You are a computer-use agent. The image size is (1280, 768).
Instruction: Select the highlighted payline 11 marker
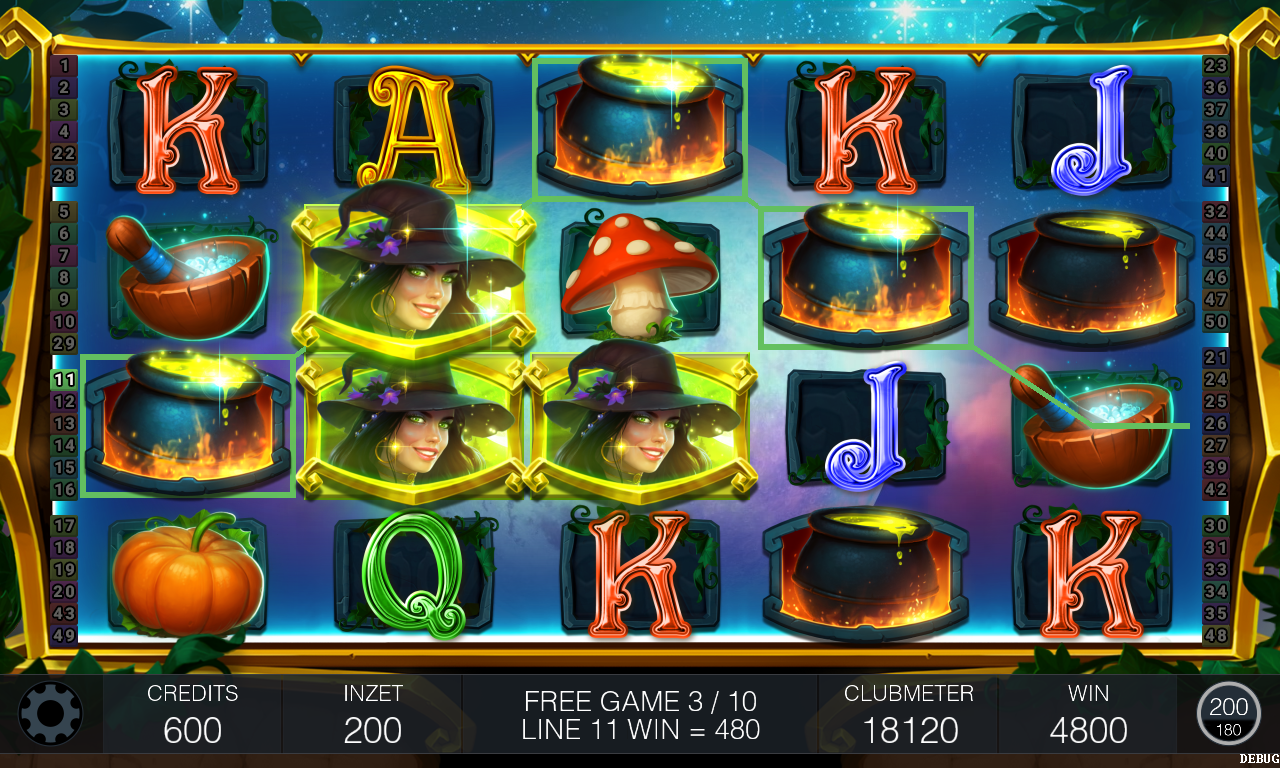tap(64, 380)
